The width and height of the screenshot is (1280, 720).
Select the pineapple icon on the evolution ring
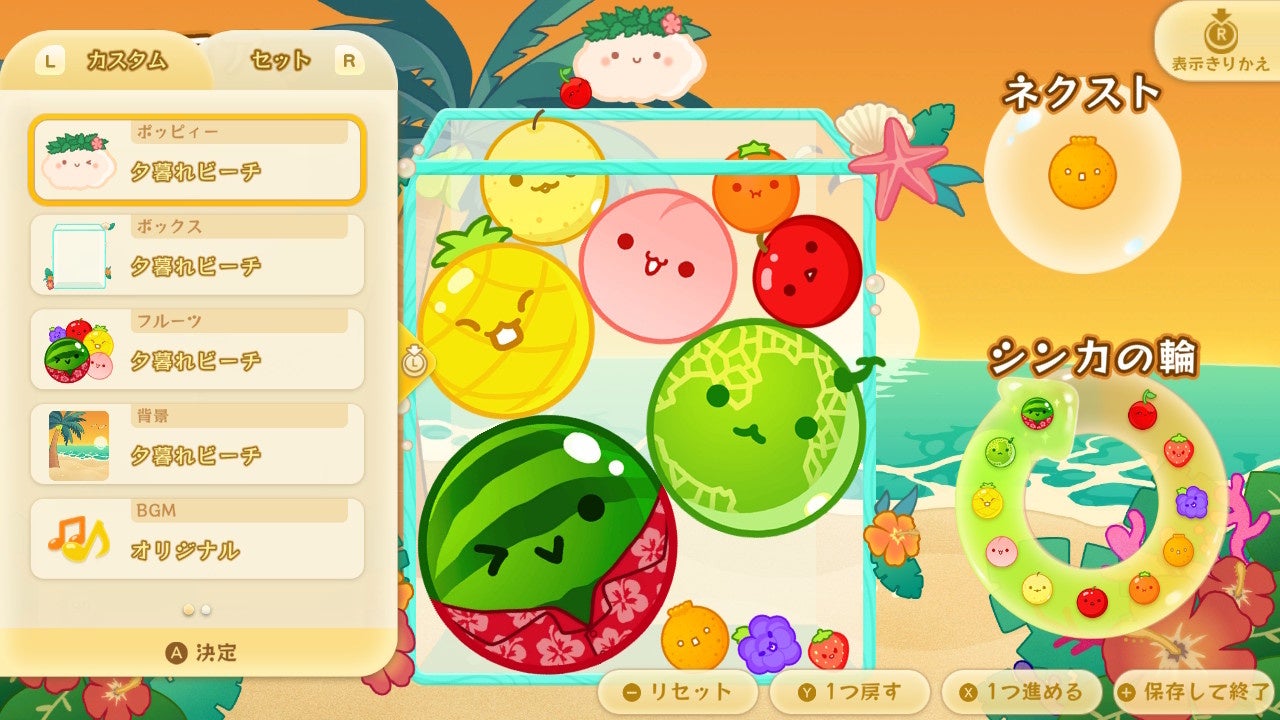(987, 501)
